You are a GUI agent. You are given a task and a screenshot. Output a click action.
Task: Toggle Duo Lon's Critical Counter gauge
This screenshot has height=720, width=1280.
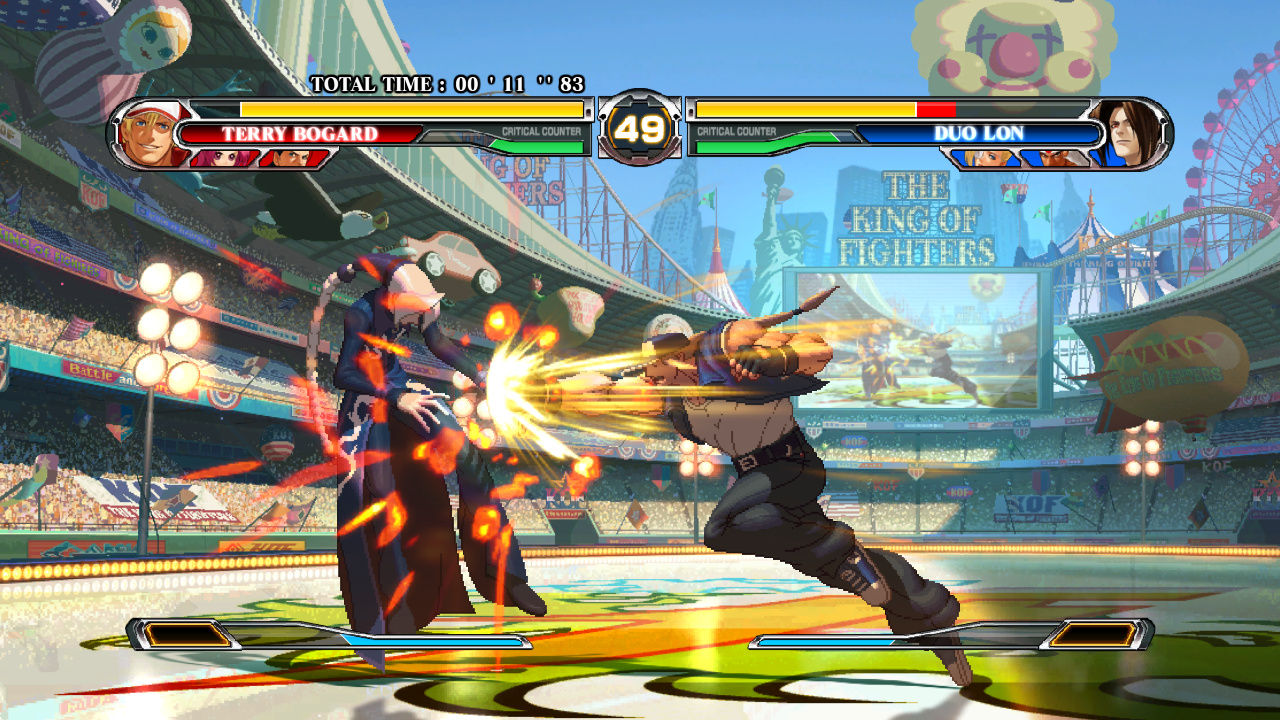[735, 147]
